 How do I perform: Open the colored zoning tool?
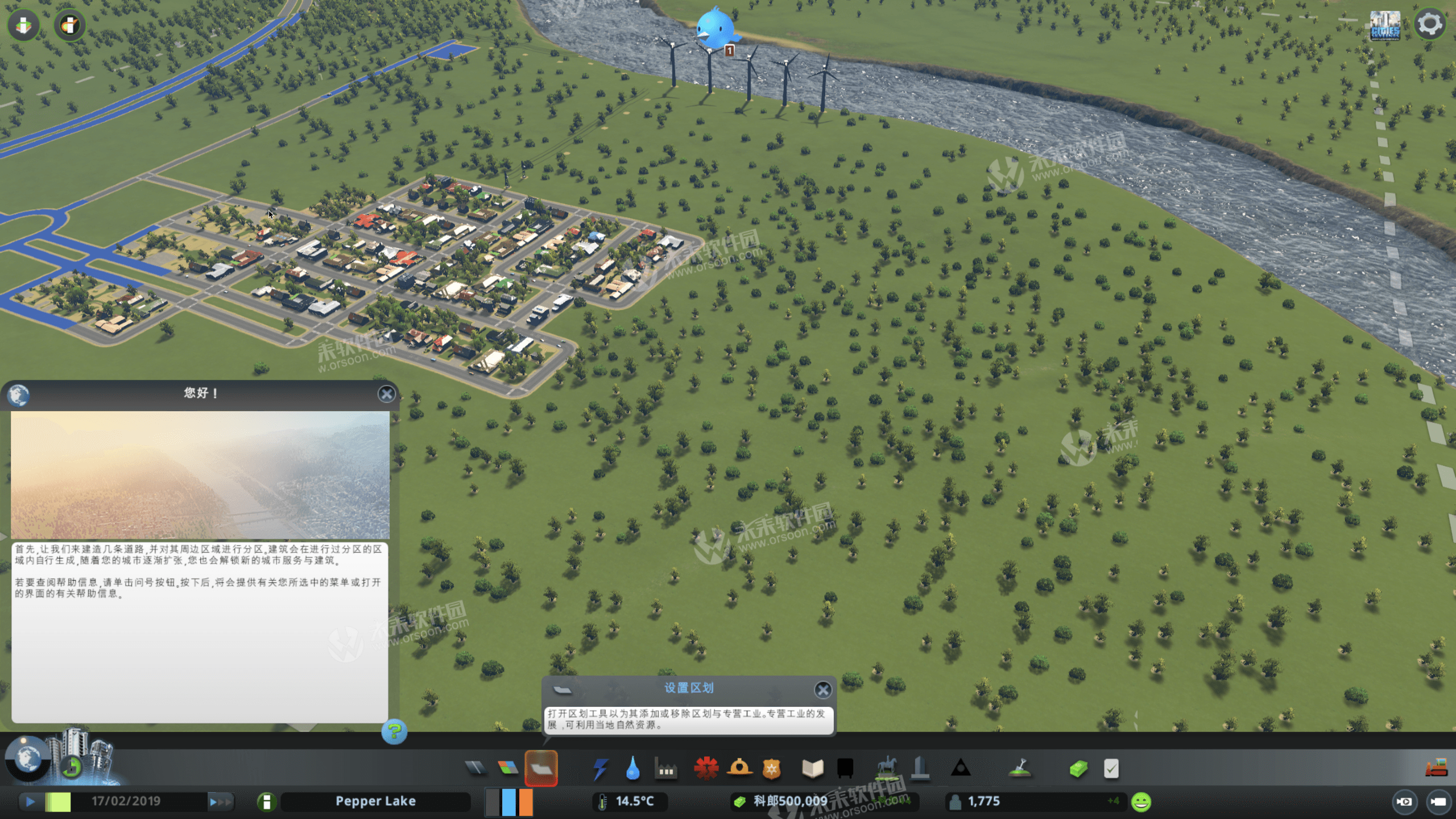click(x=508, y=768)
